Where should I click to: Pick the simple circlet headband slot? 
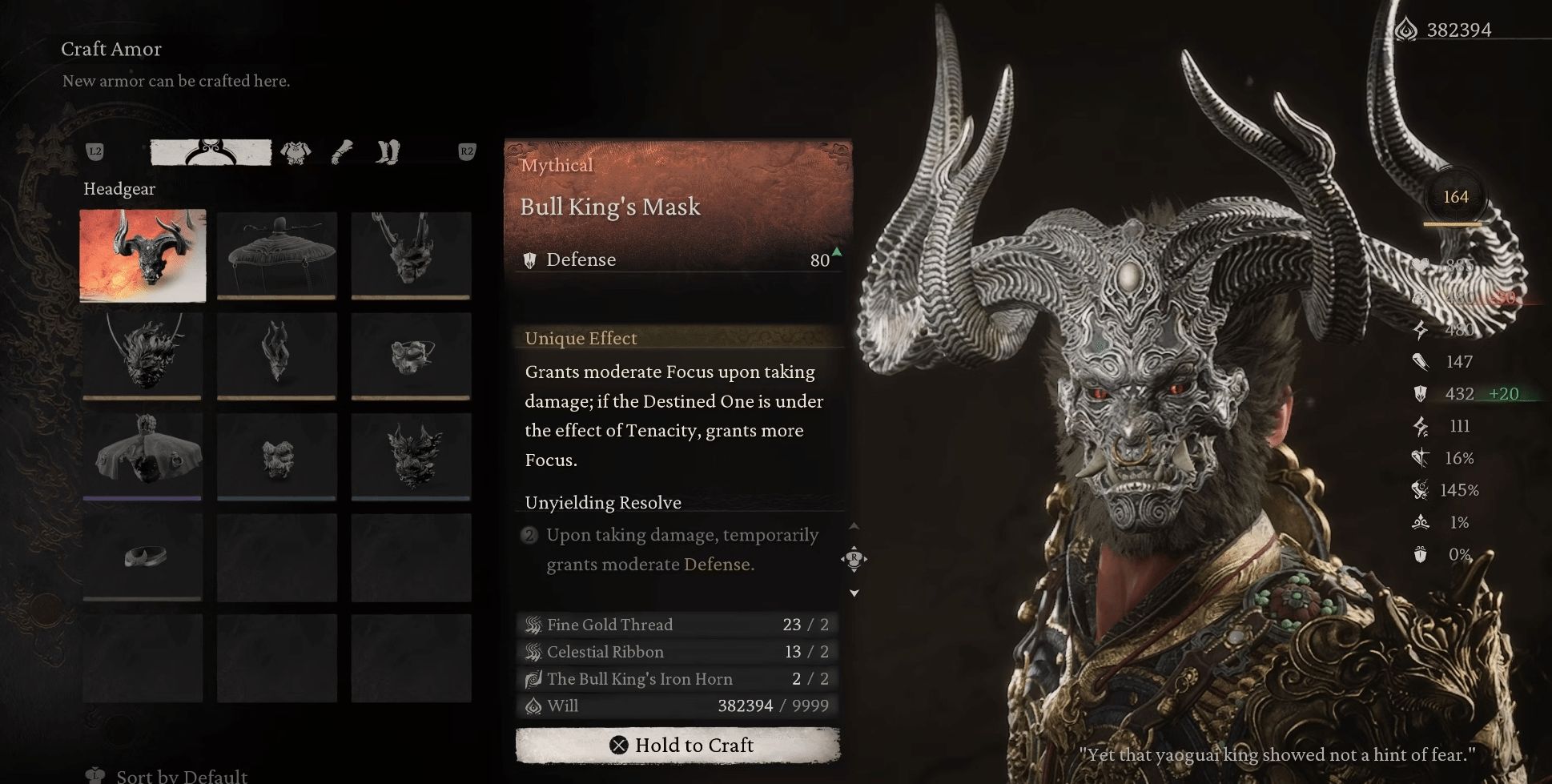coord(143,556)
